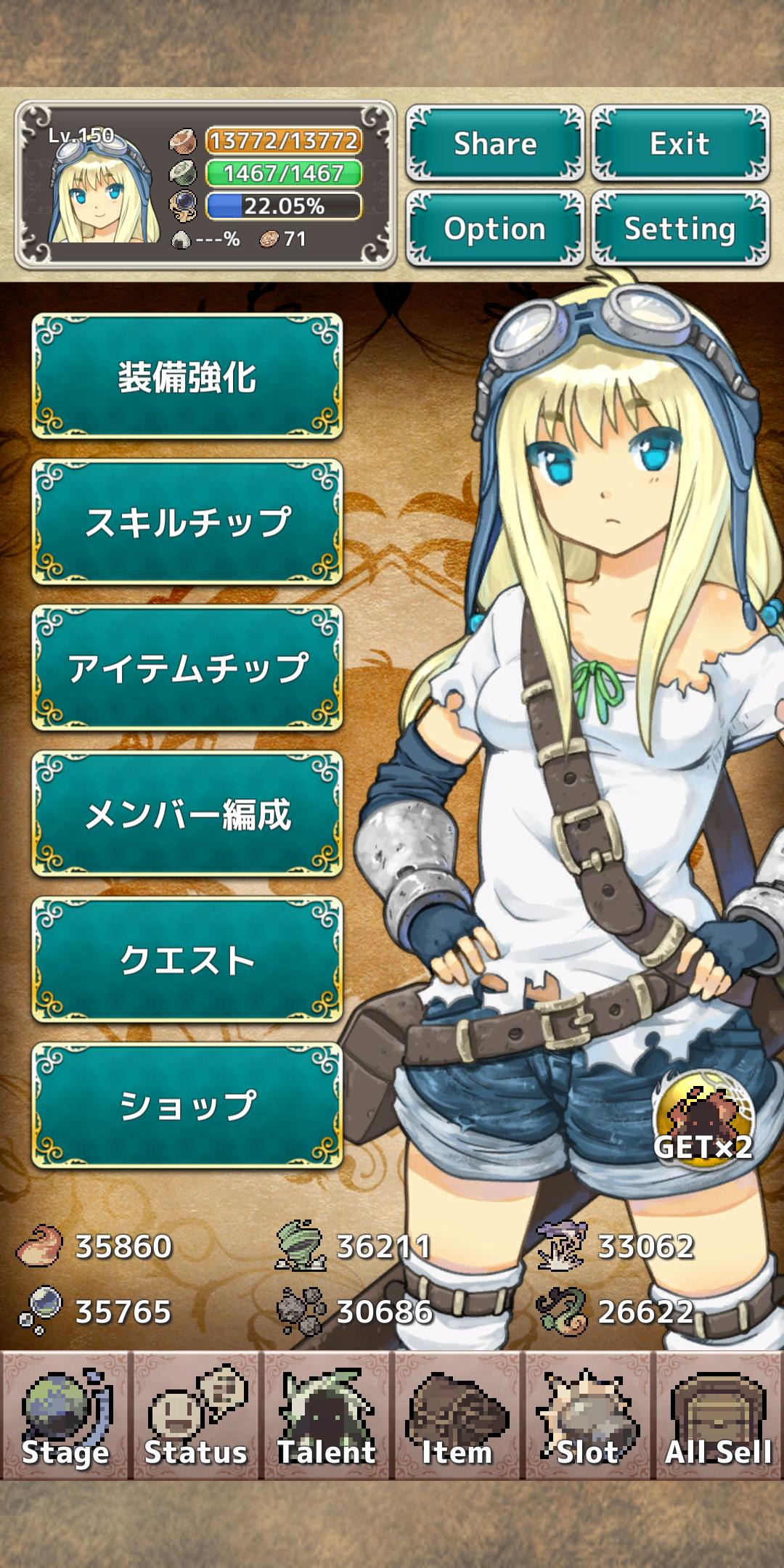Tap the All Sell chest button
784x1568 pixels.
tap(719, 1416)
